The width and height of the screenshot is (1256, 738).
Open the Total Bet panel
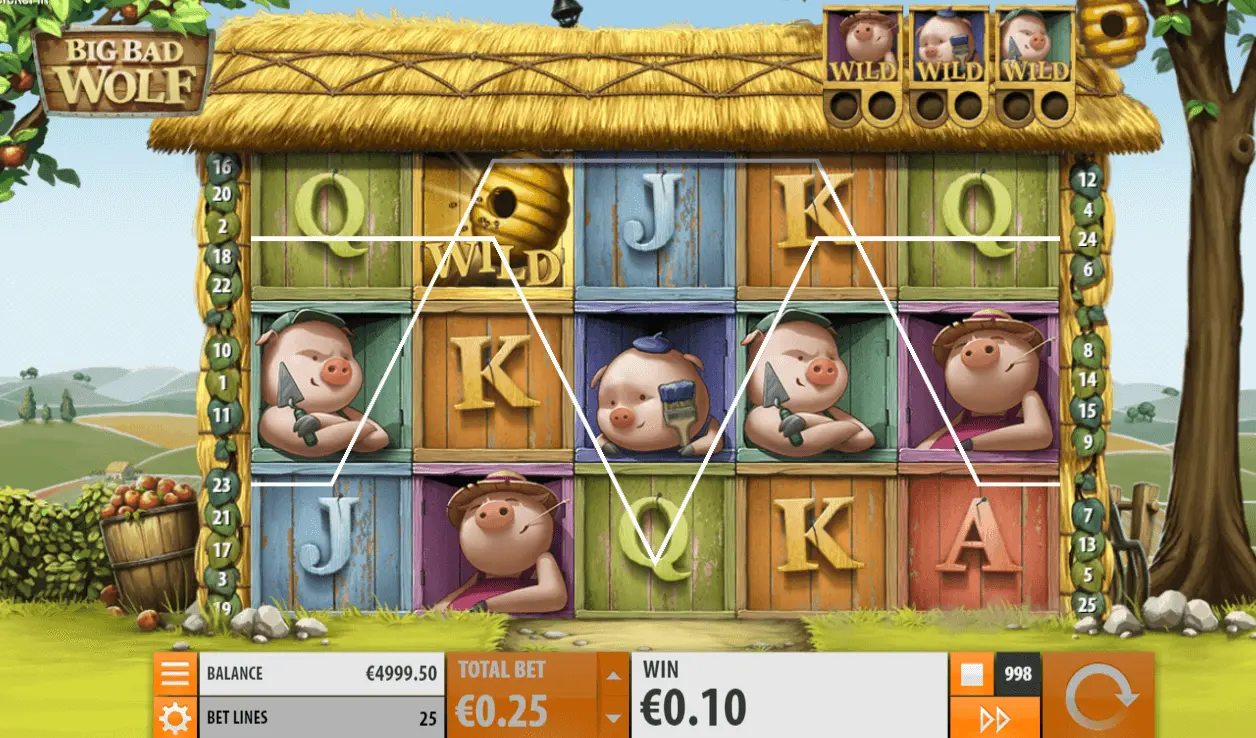pos(521,695)
